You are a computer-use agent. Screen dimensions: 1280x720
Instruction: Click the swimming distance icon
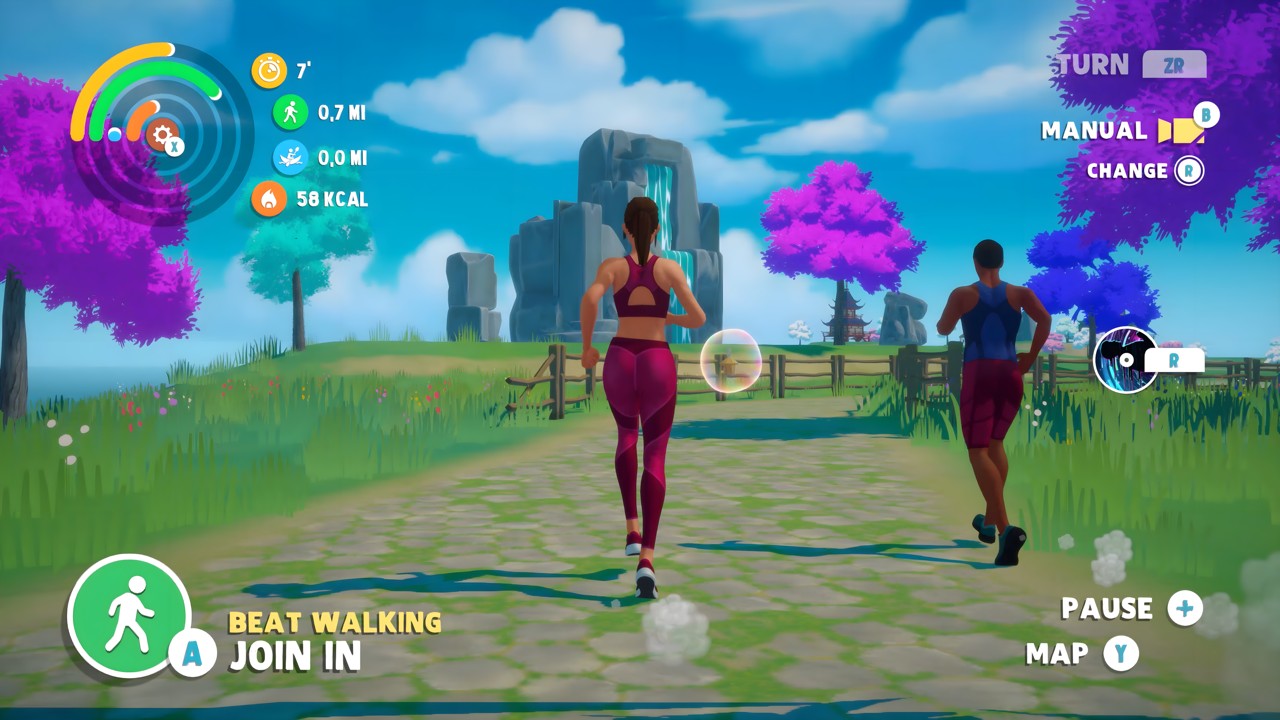[289, 156]
